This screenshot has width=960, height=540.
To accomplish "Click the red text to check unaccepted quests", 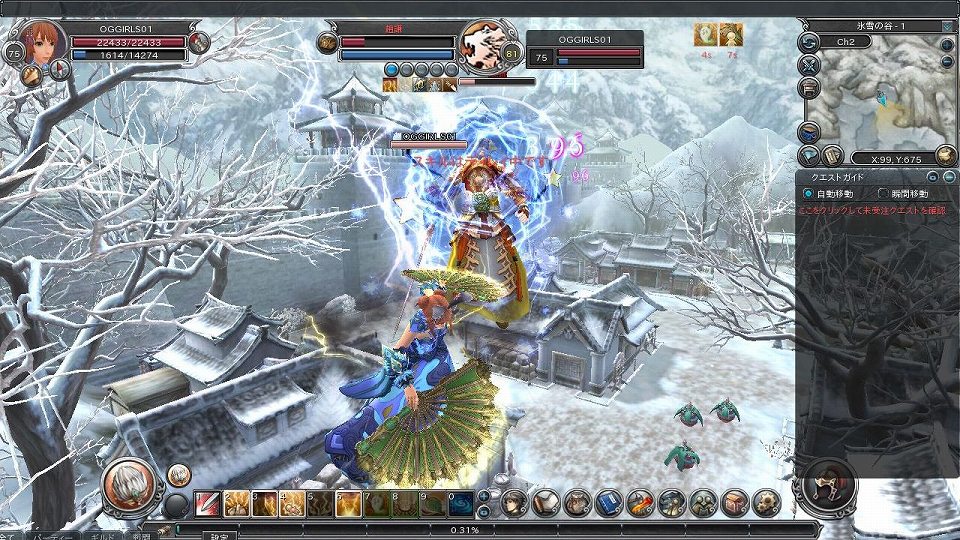I will (x=870, y=212).
